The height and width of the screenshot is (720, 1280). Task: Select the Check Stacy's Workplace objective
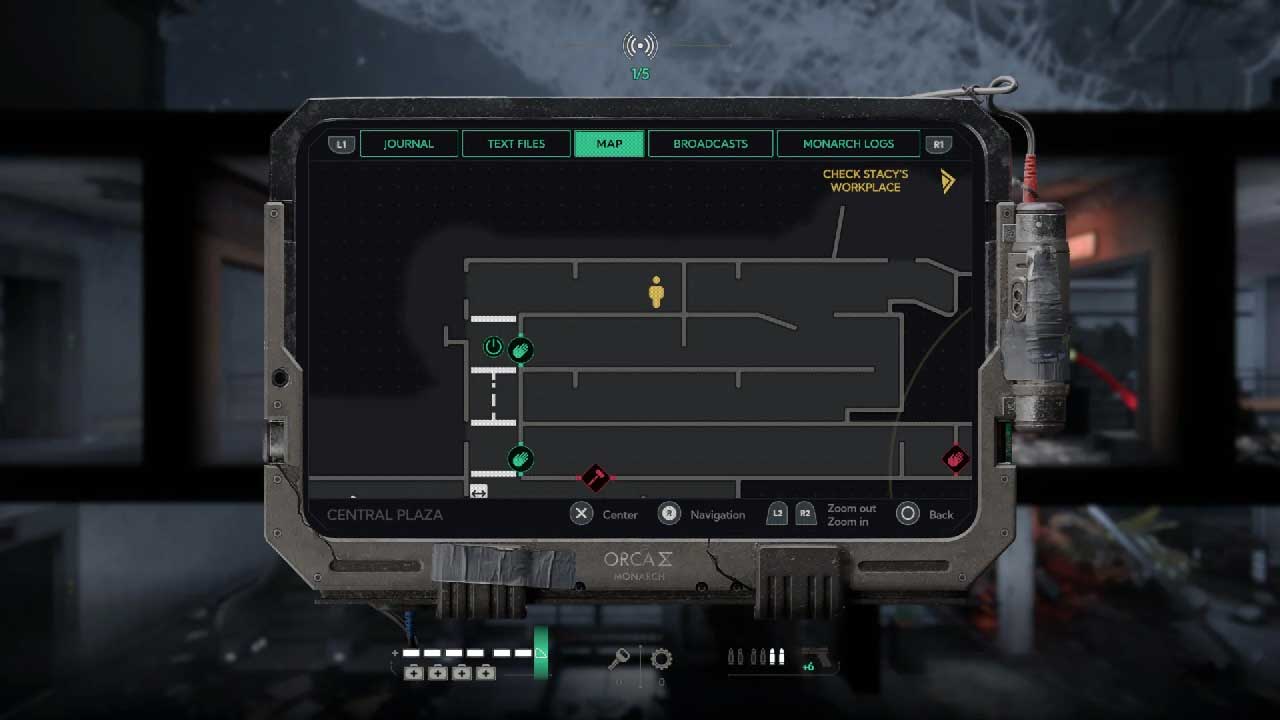[866, 181]
